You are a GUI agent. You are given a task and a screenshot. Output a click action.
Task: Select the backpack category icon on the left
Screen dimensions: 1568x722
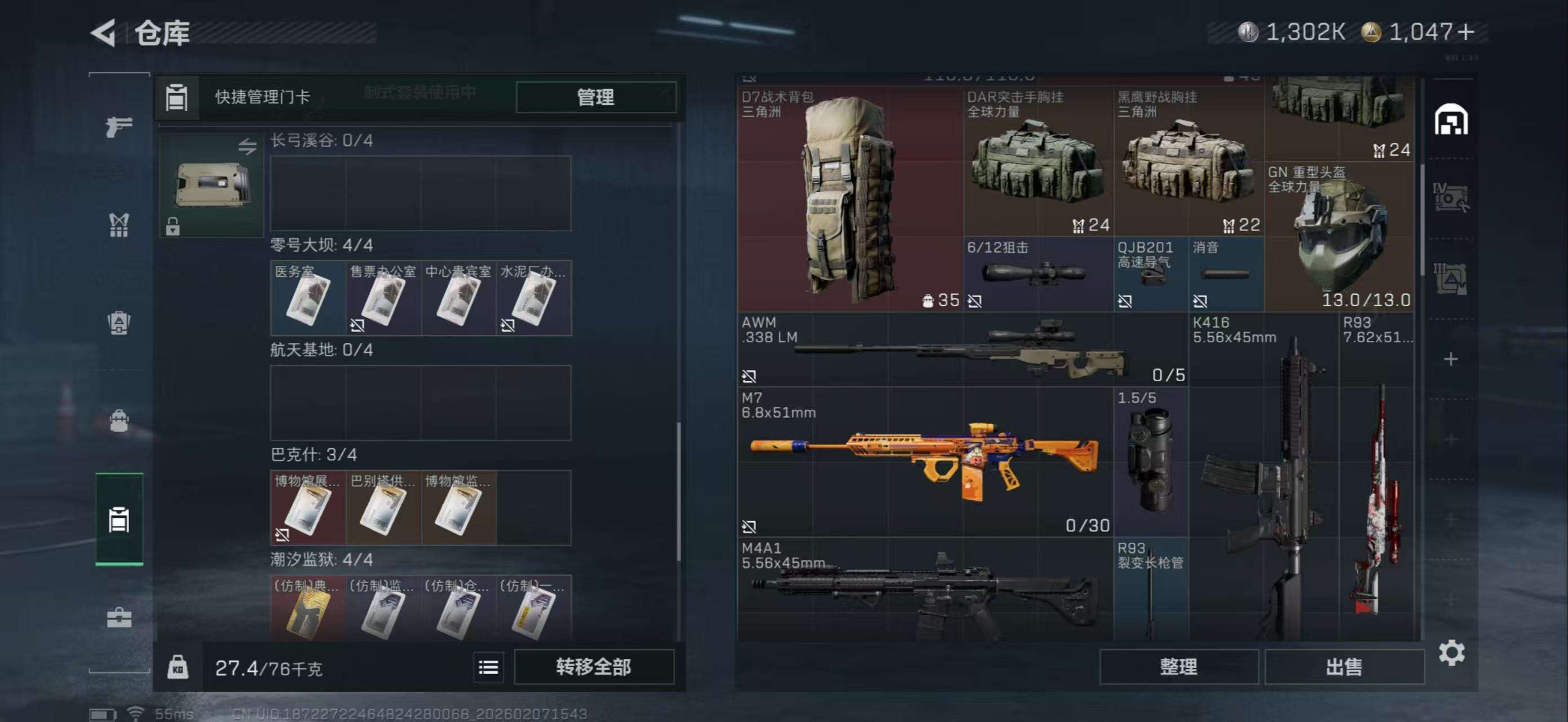tap(120, 321)
